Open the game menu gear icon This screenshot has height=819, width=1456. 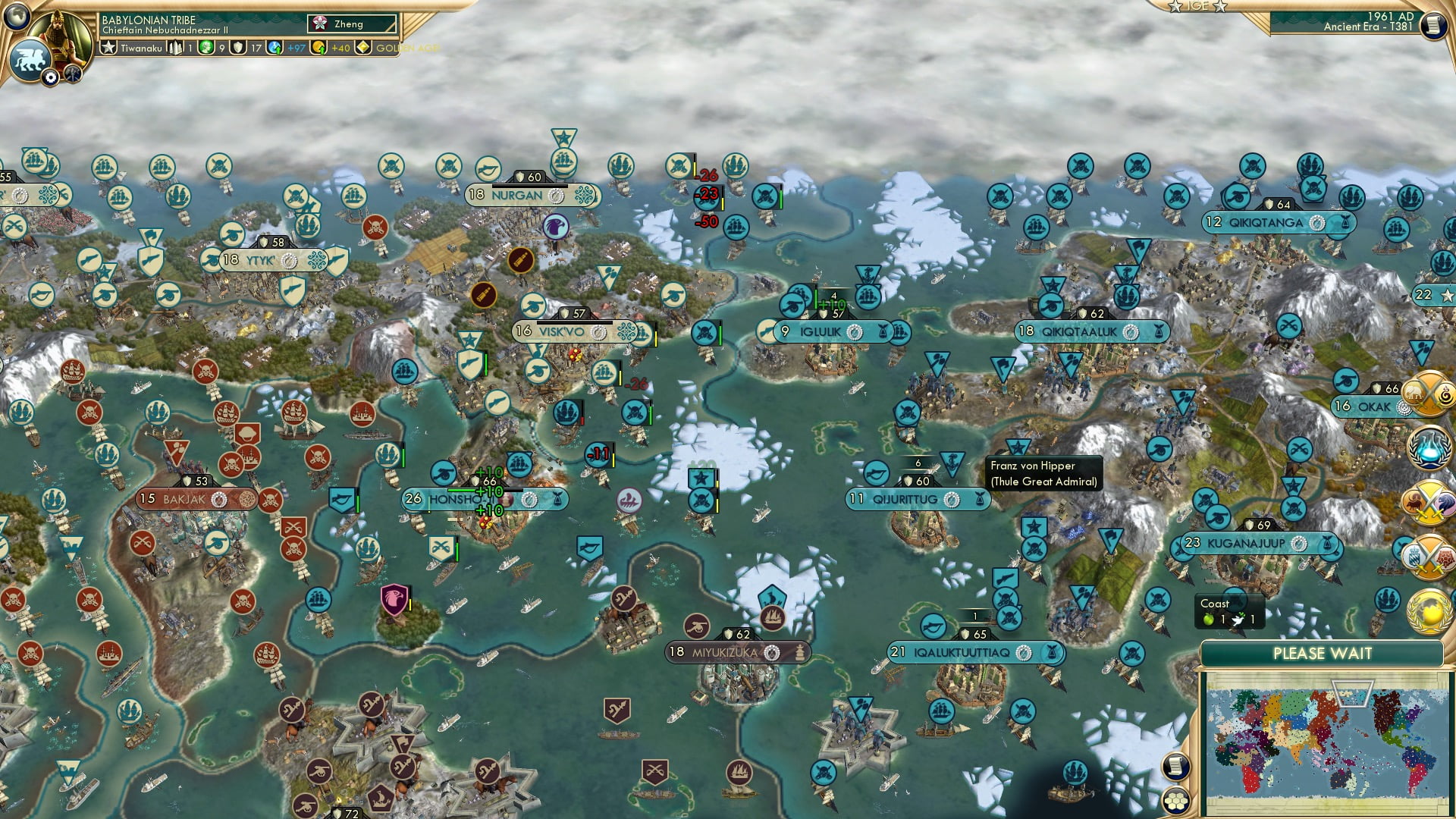click(51, 77)
